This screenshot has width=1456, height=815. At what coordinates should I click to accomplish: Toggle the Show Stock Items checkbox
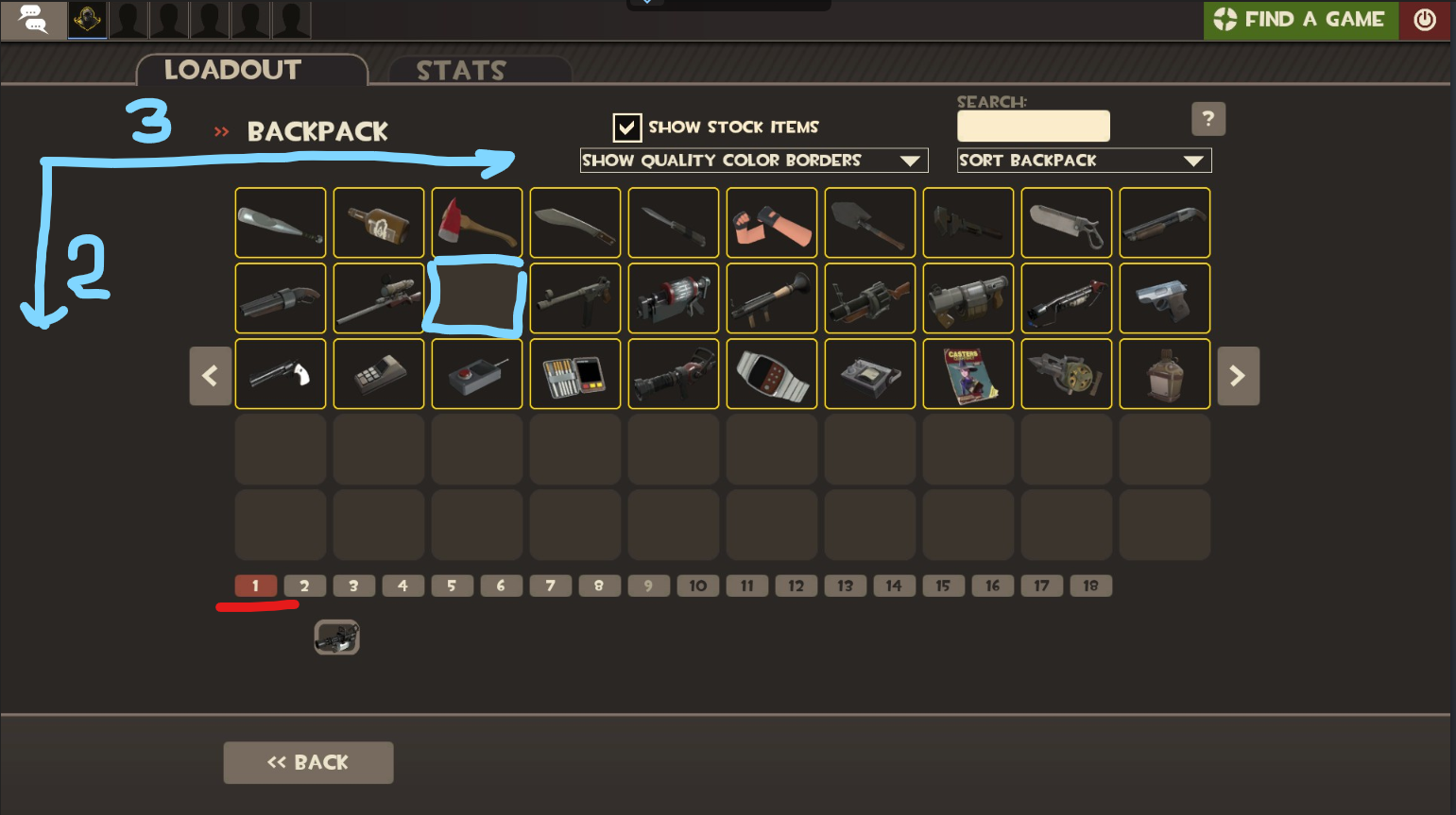tap(627, 127)
